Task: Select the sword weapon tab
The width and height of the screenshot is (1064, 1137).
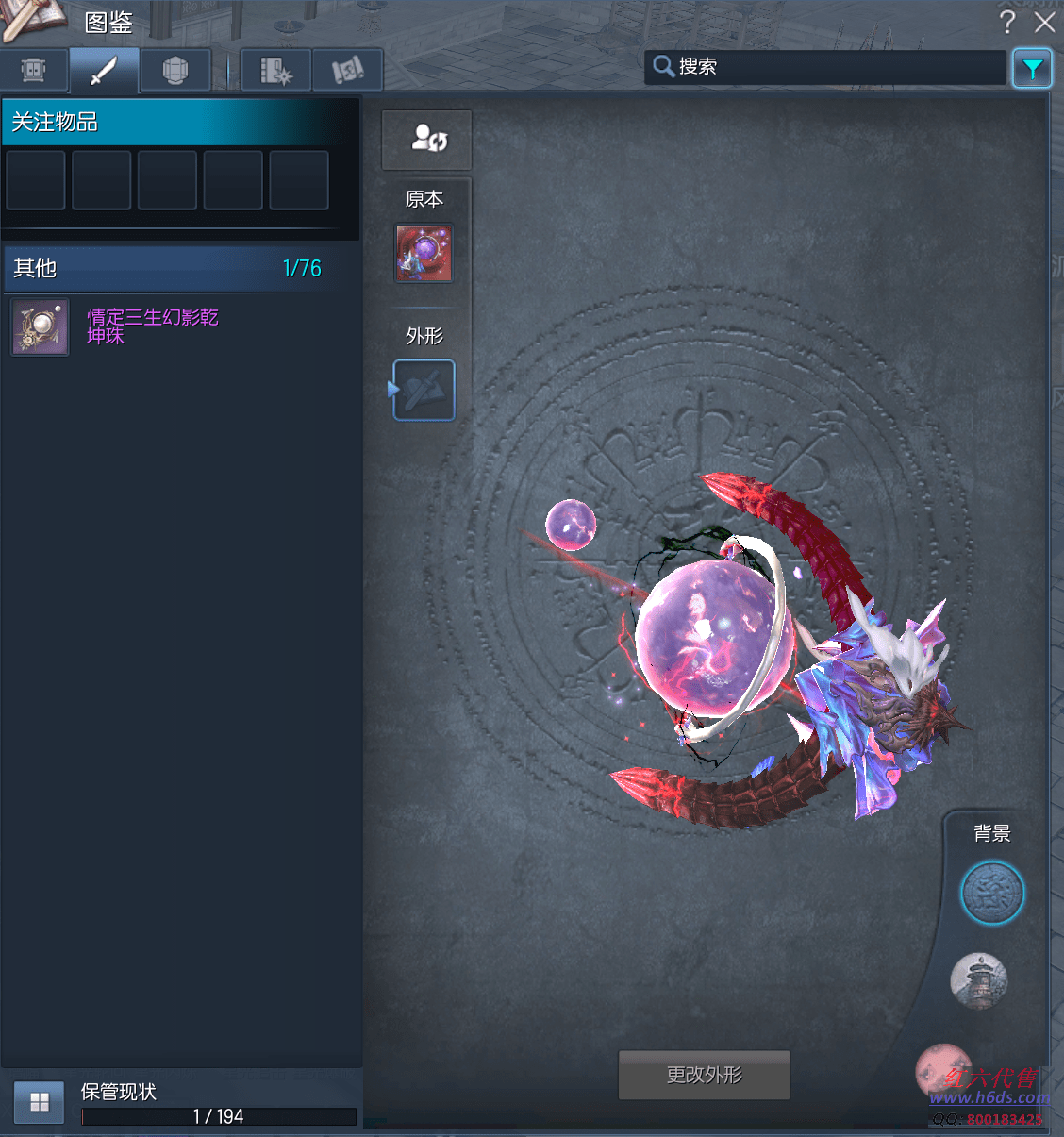Action: coord(104,71)
